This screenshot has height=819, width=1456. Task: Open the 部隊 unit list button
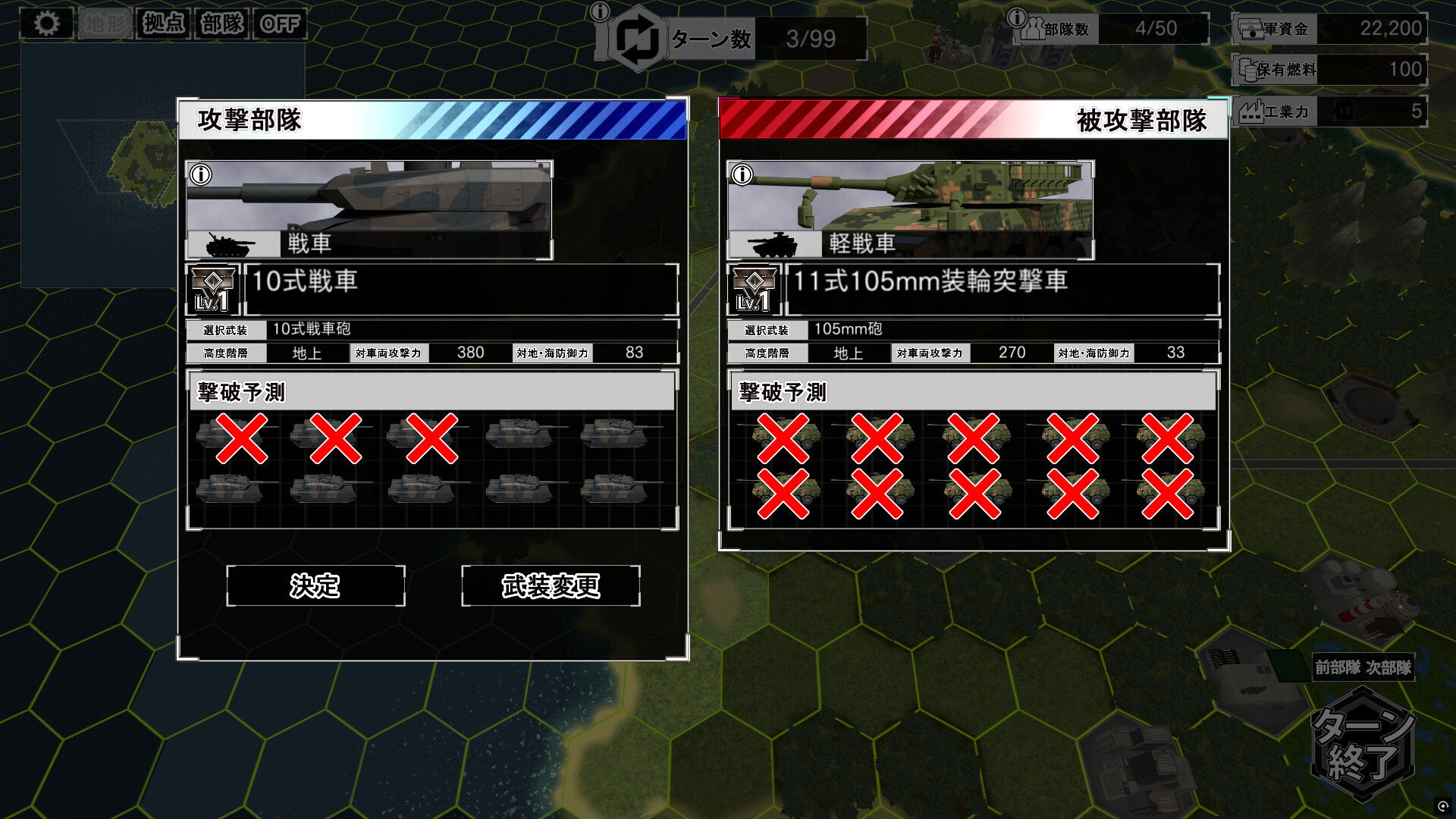pyautogui.click(x=222, y=24)
